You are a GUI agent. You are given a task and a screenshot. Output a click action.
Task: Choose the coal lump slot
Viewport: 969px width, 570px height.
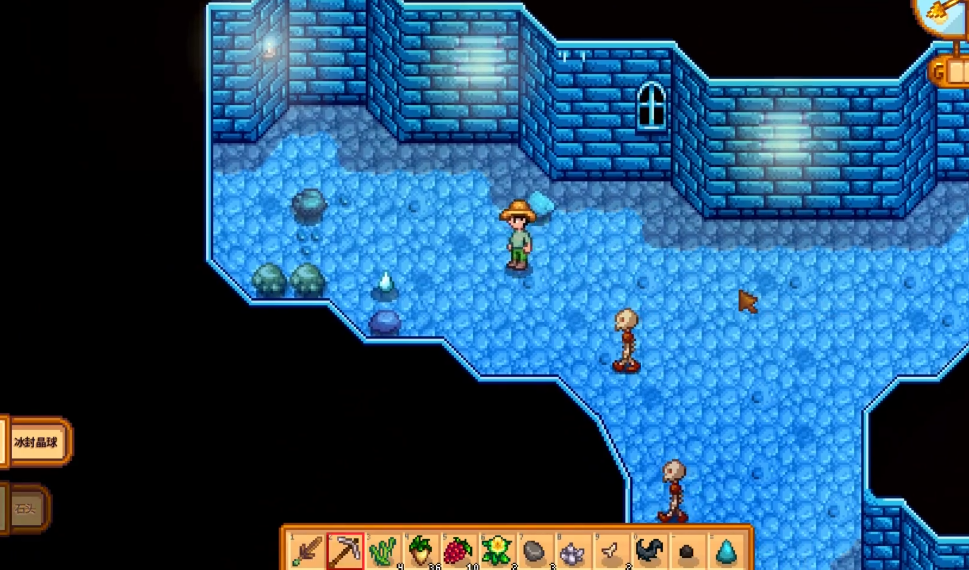(x=687, y=549)
